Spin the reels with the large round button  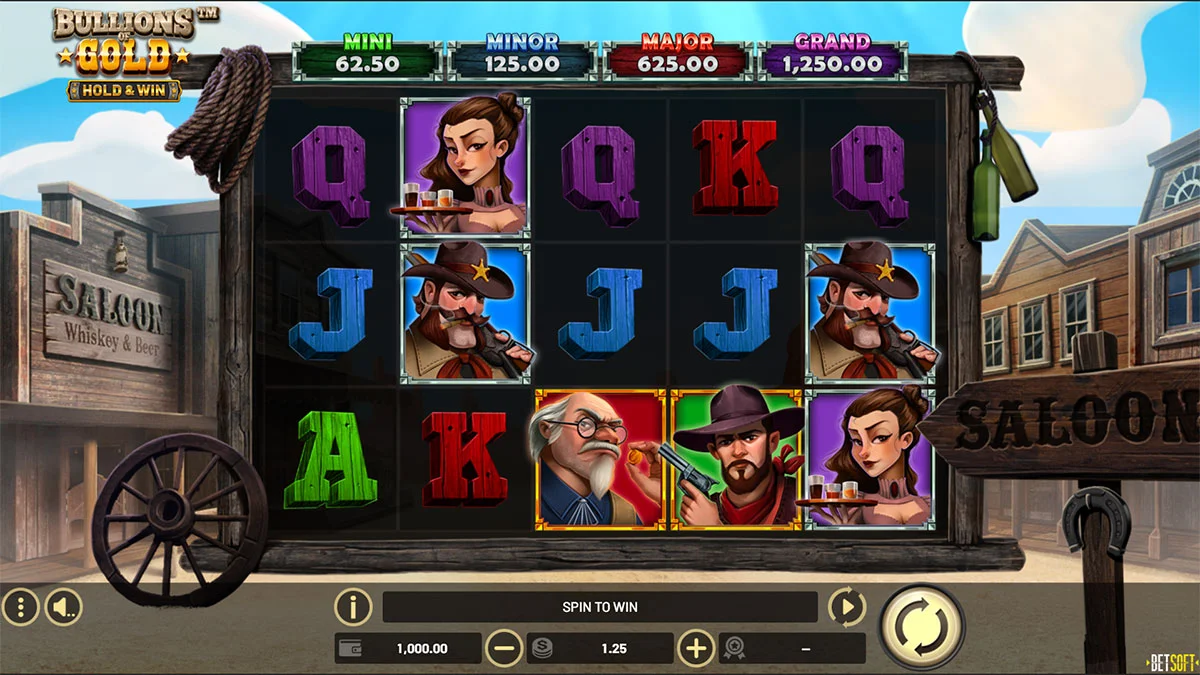[x=921, y=626]
